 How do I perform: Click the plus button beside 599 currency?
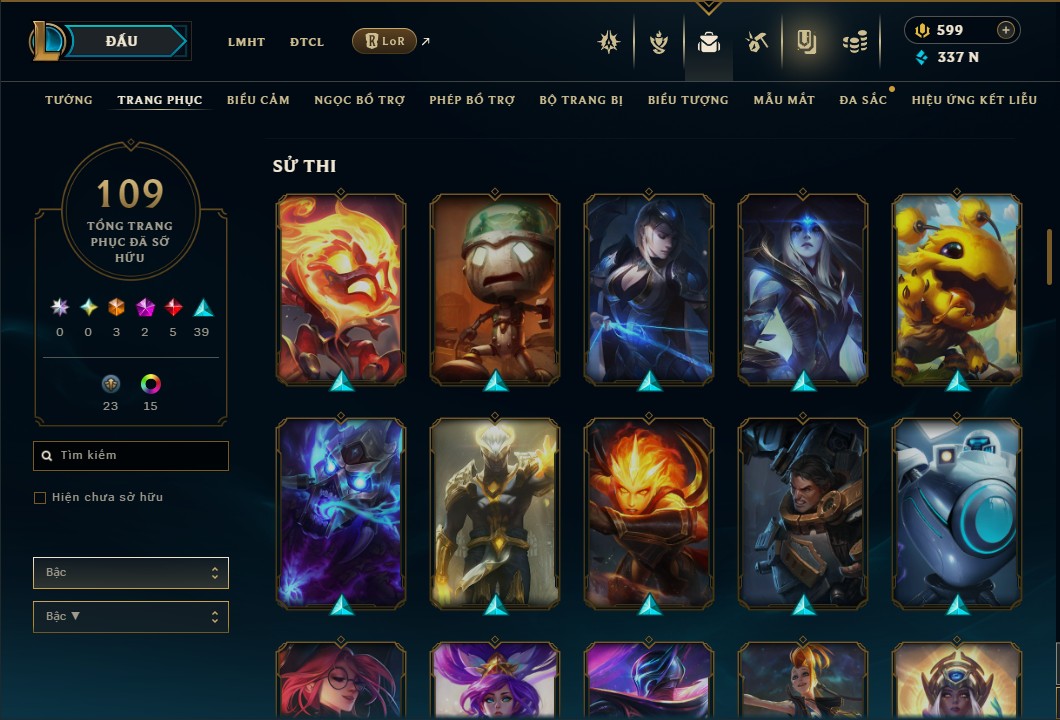point(1006,30)
